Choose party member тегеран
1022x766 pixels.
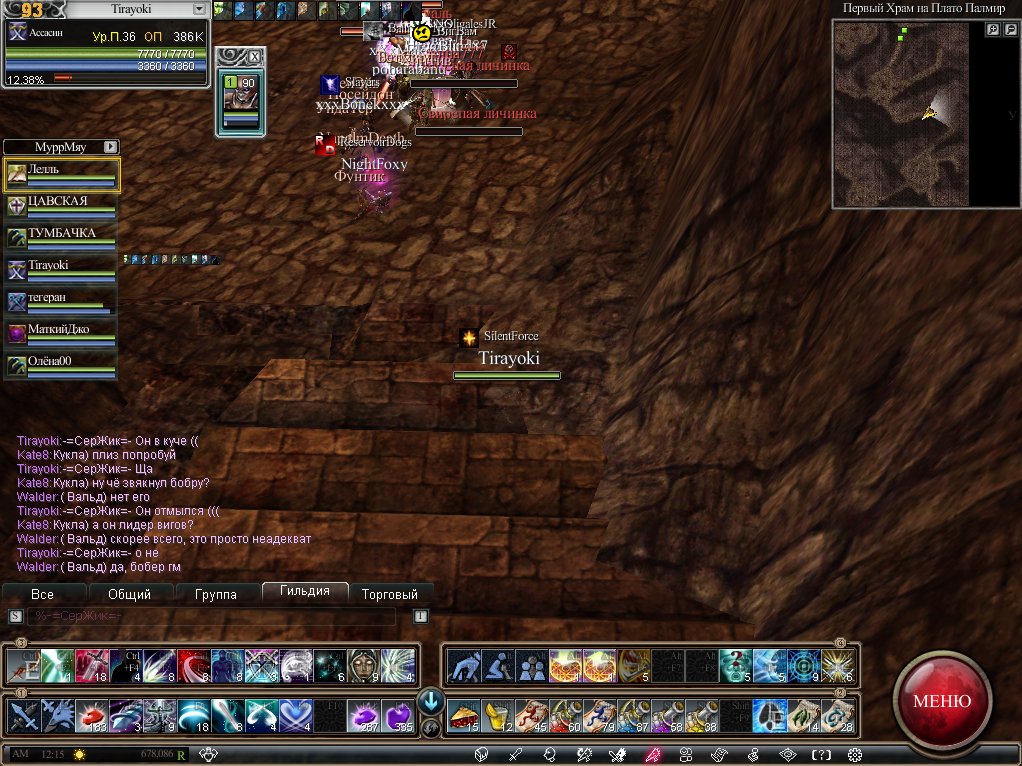click(62, 302)
